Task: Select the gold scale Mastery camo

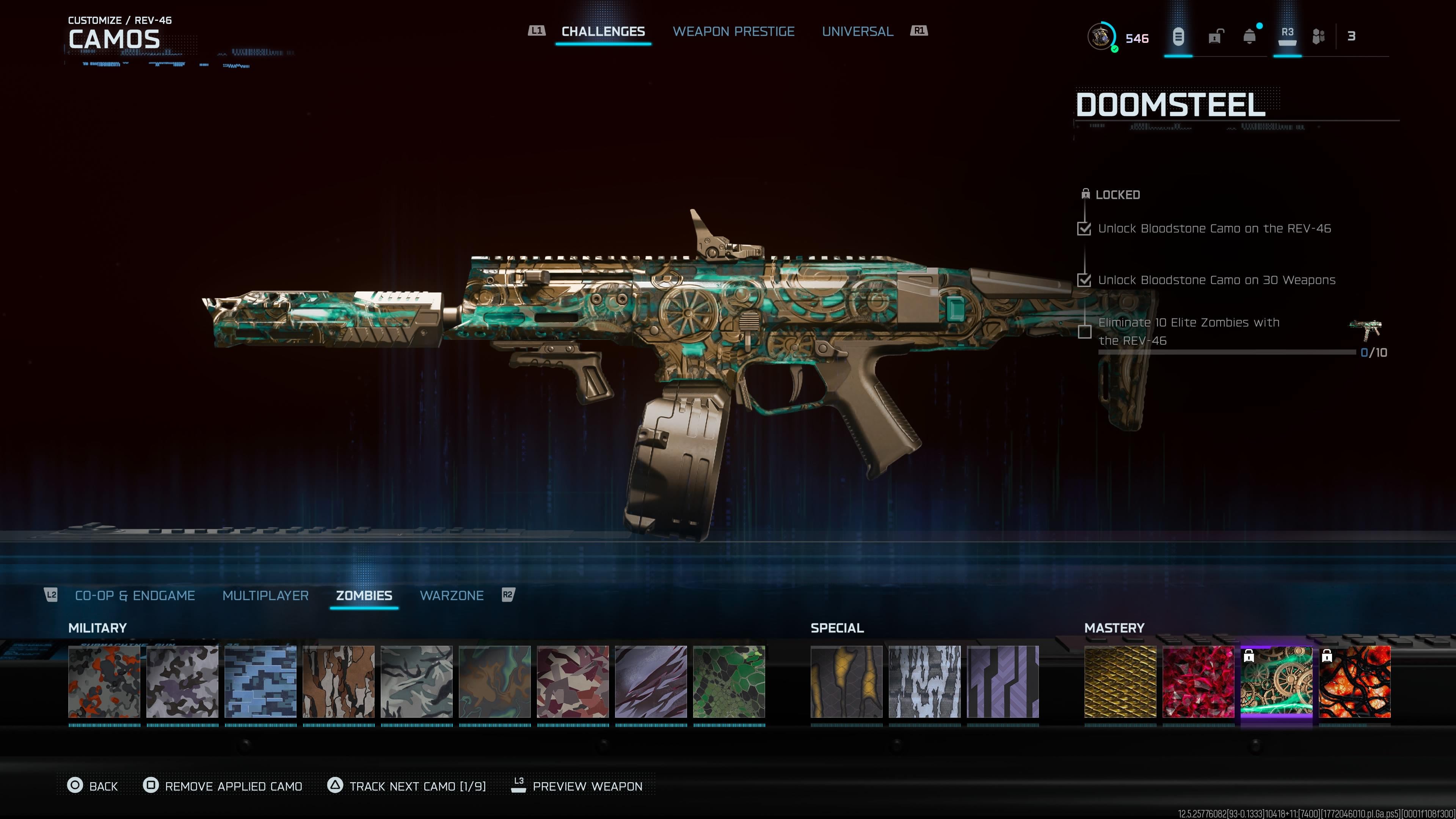Action: click(1120, 682)
